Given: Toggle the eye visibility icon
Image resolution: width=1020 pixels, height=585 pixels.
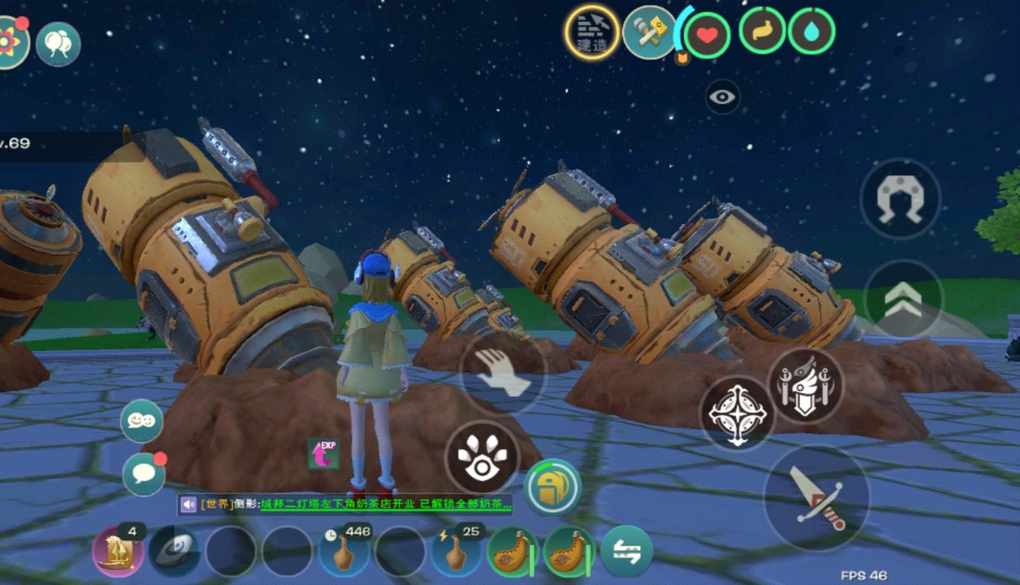Looking at the screenshot, I should point(723,97).
